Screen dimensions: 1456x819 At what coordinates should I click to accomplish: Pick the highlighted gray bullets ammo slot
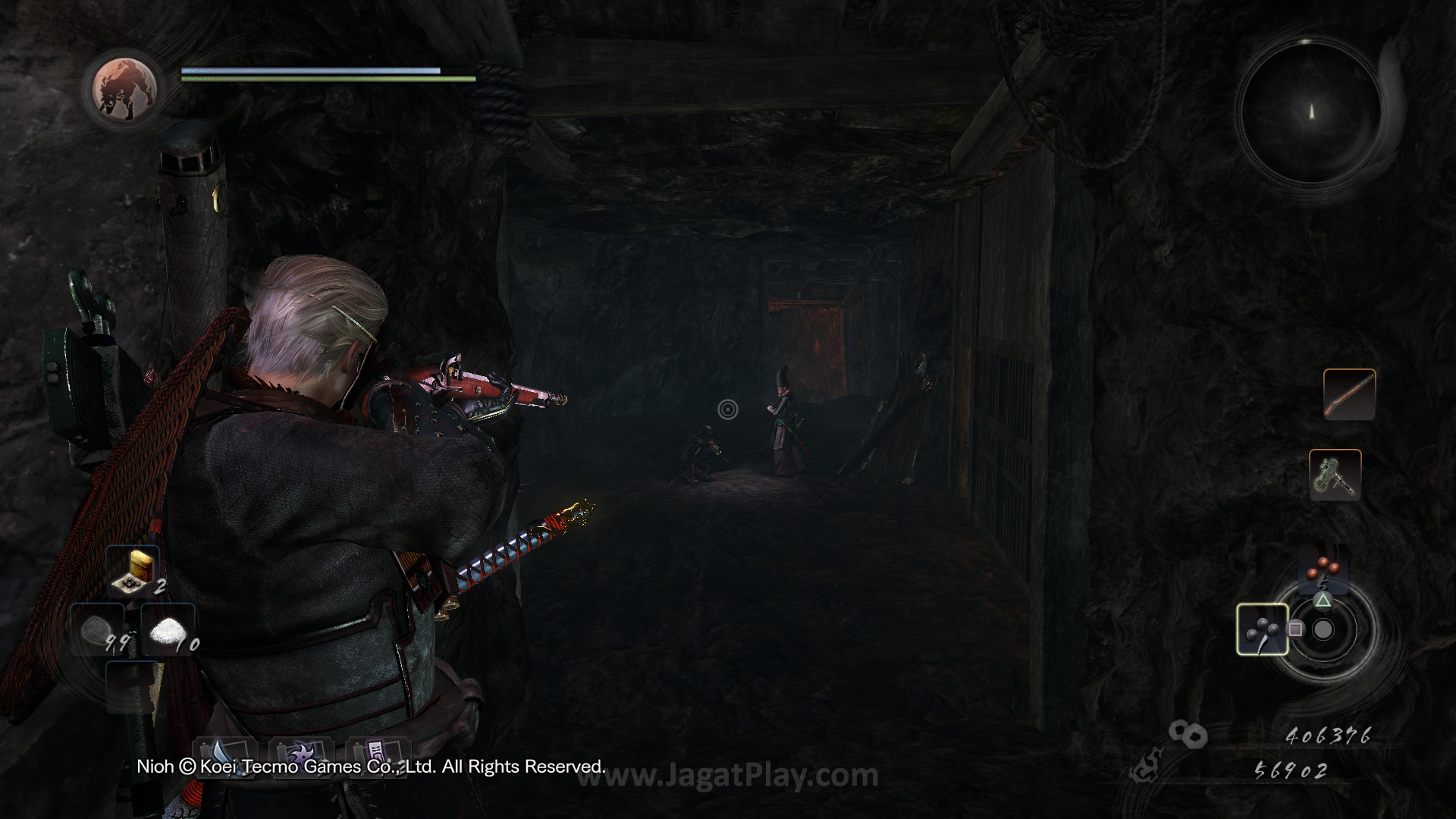1262,629
